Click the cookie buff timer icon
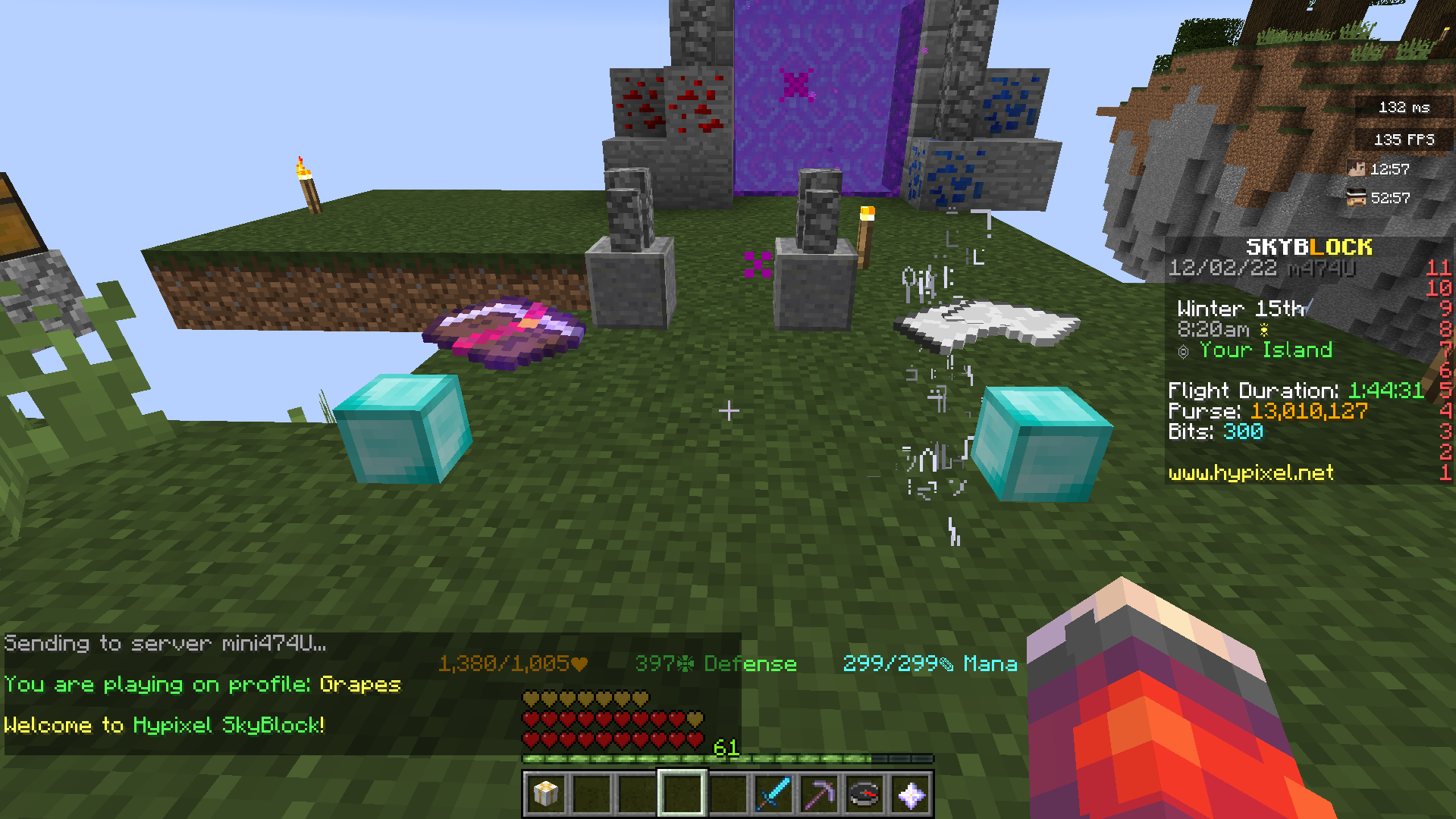 click(x=1357, y=198)
